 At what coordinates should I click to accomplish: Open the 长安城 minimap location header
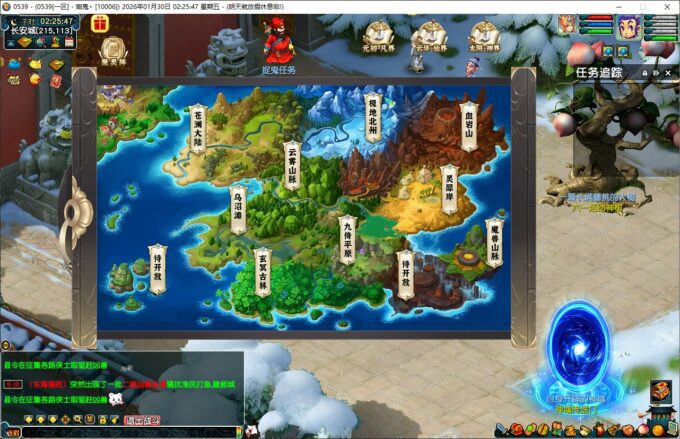(40, 30)
